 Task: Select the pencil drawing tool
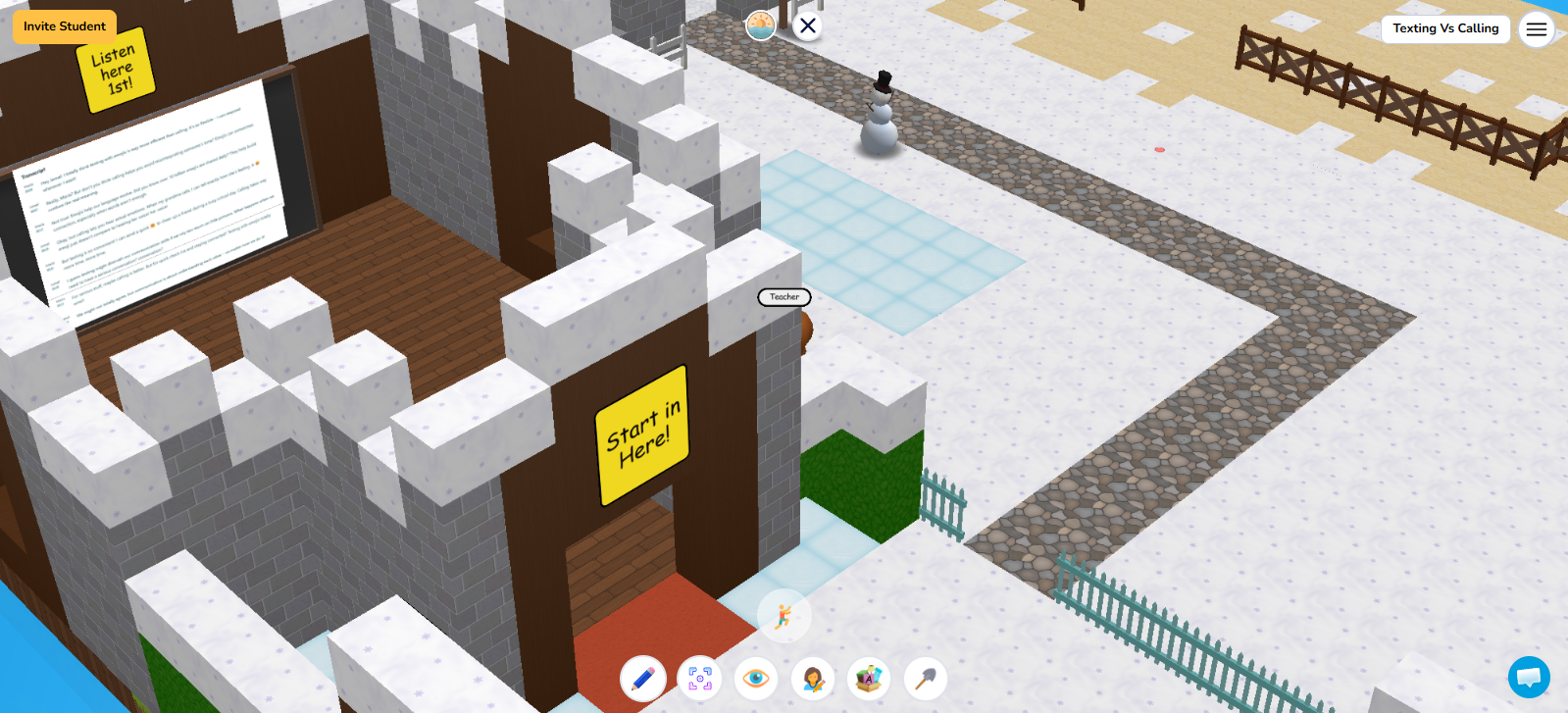(x=644, y=678)
